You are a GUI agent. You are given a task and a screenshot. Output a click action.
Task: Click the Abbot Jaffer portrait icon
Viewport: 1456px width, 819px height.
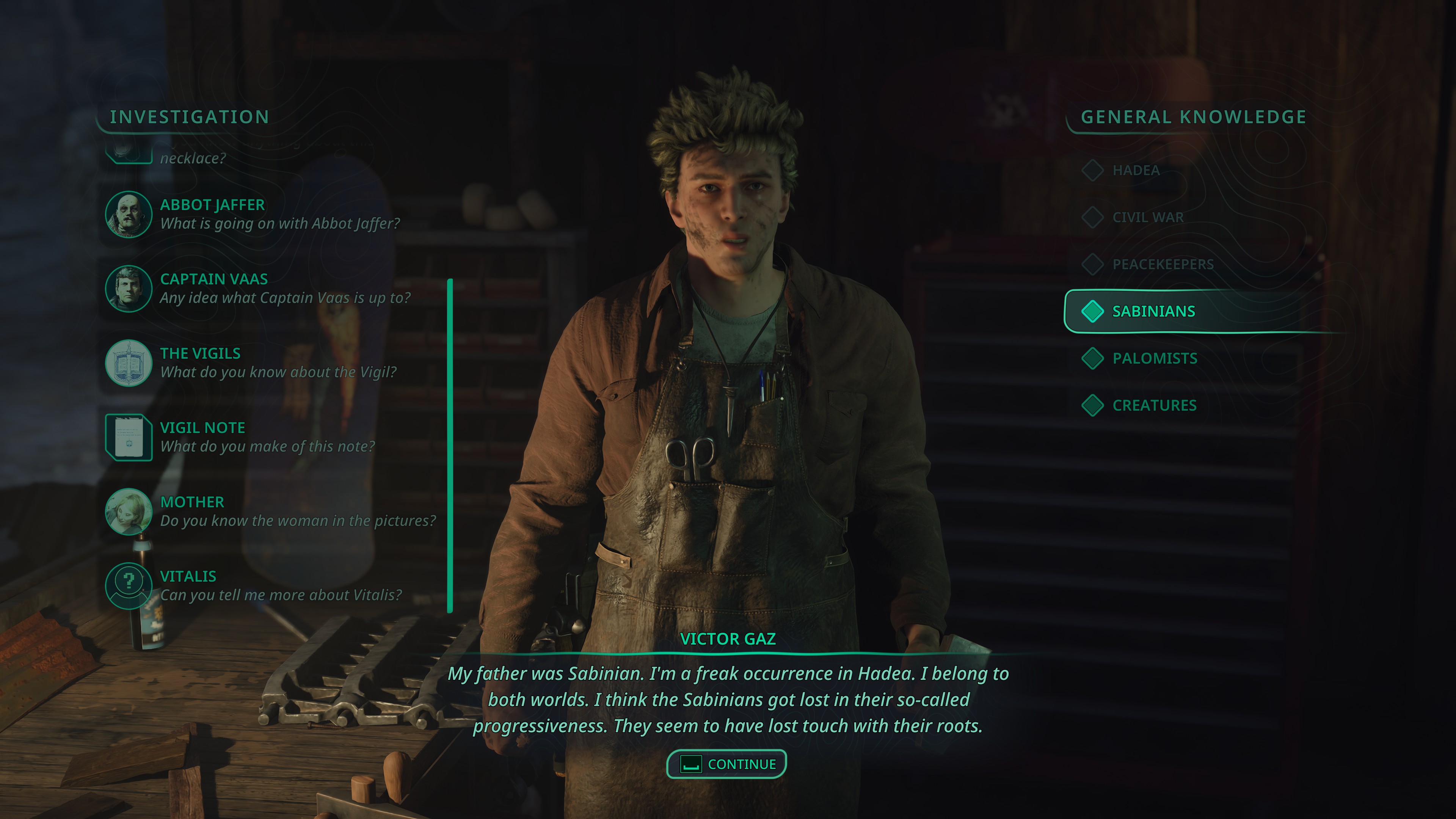[x=129, y=214]
